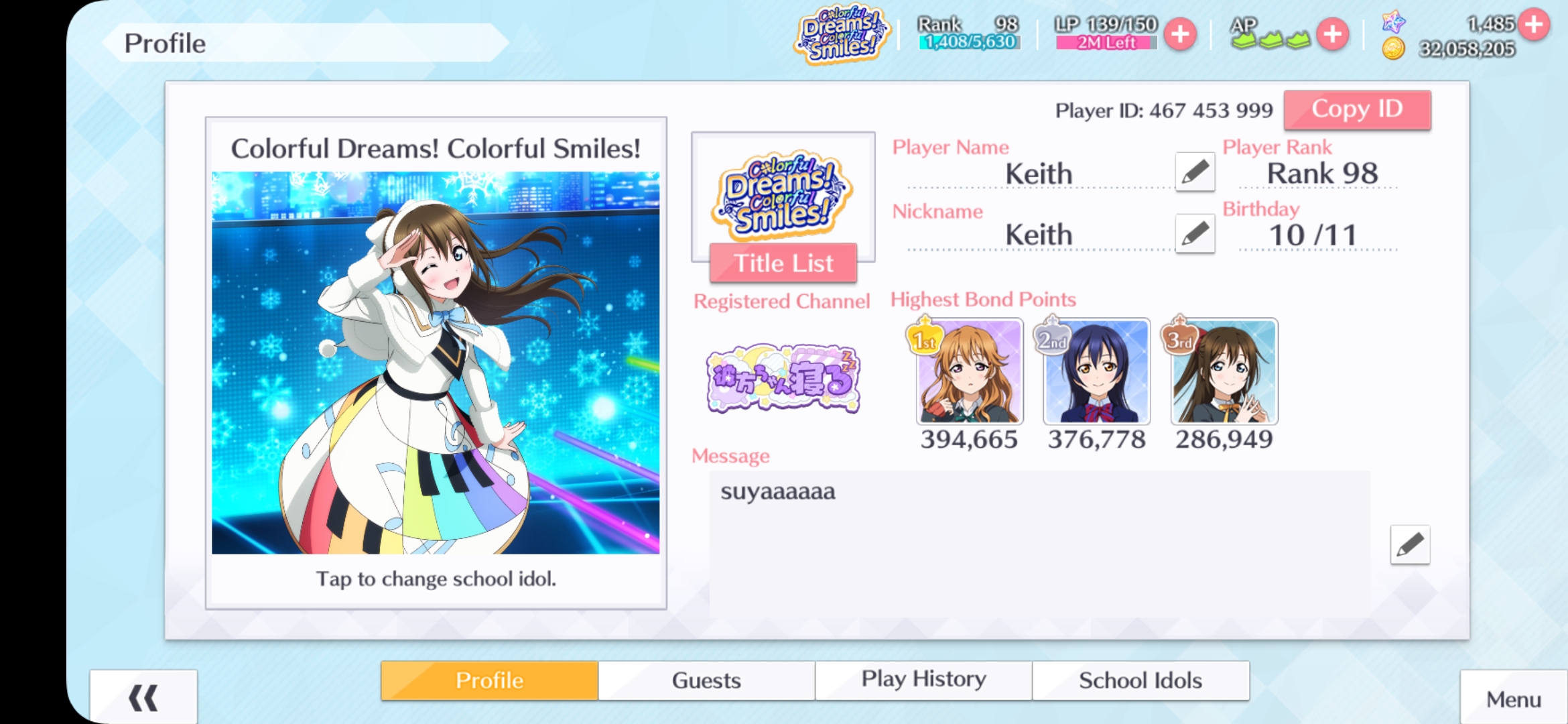This screenshot has width=1568, height=724.
Task: Copy the player ID
Action: [x=1357, y=110]
